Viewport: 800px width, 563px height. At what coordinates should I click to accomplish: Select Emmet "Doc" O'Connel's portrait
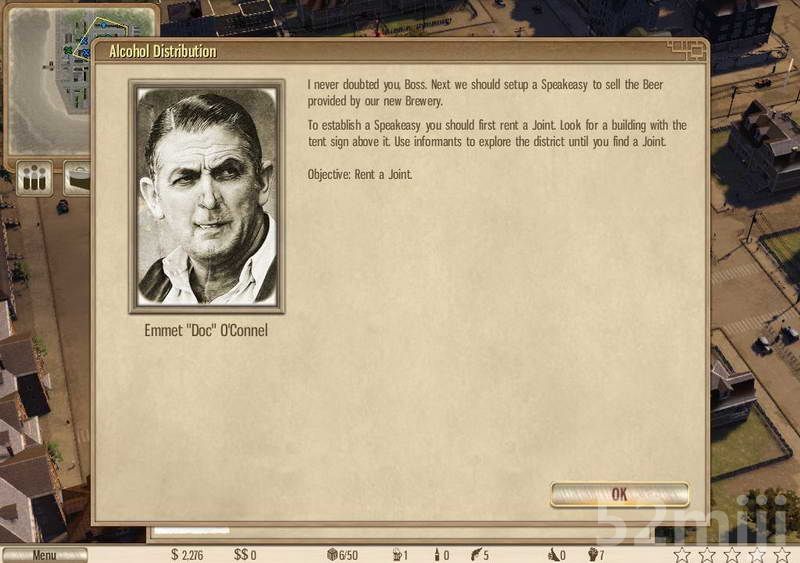[207, 196]
